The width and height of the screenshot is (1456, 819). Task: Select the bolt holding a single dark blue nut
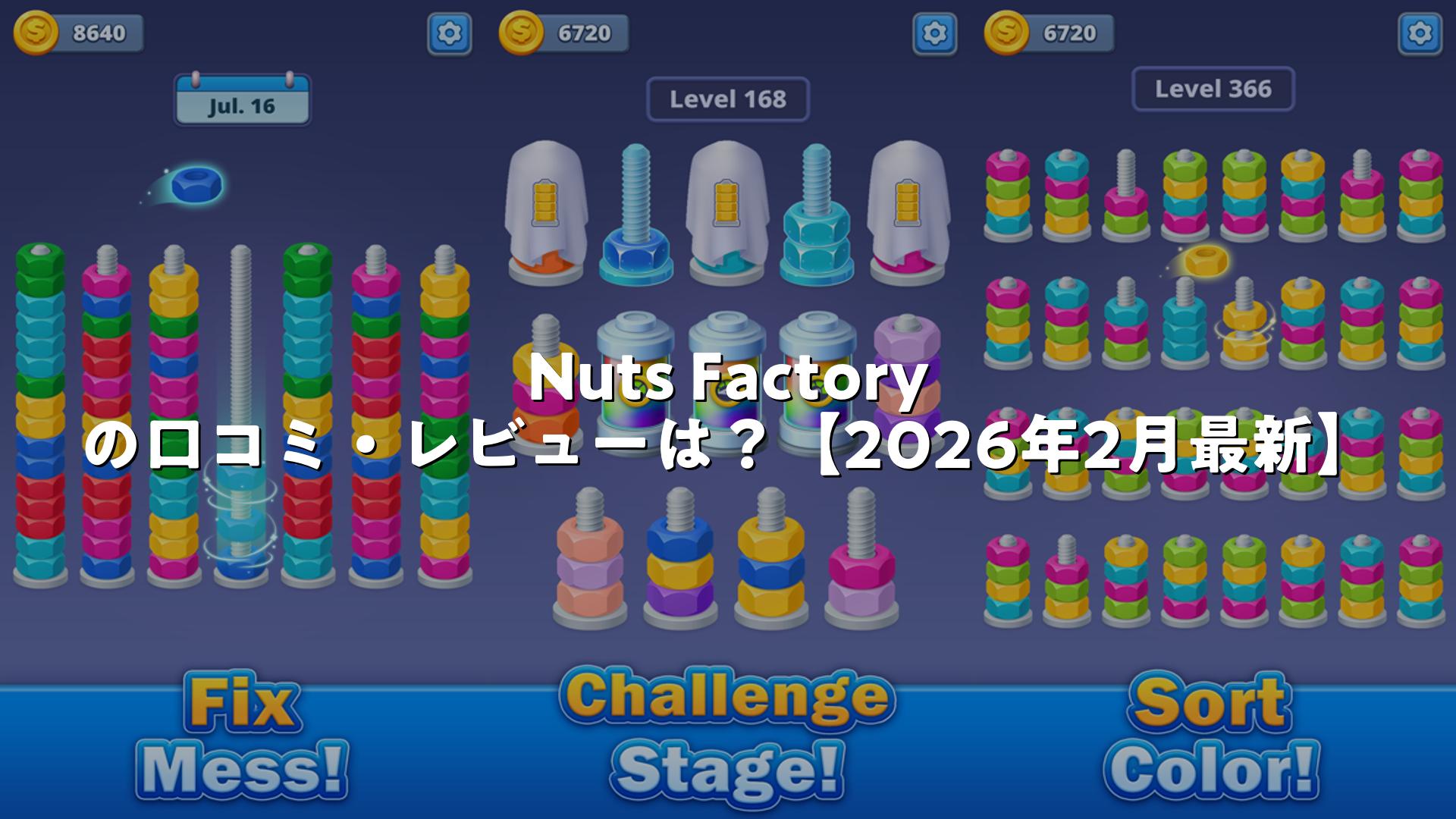[636, 220]
